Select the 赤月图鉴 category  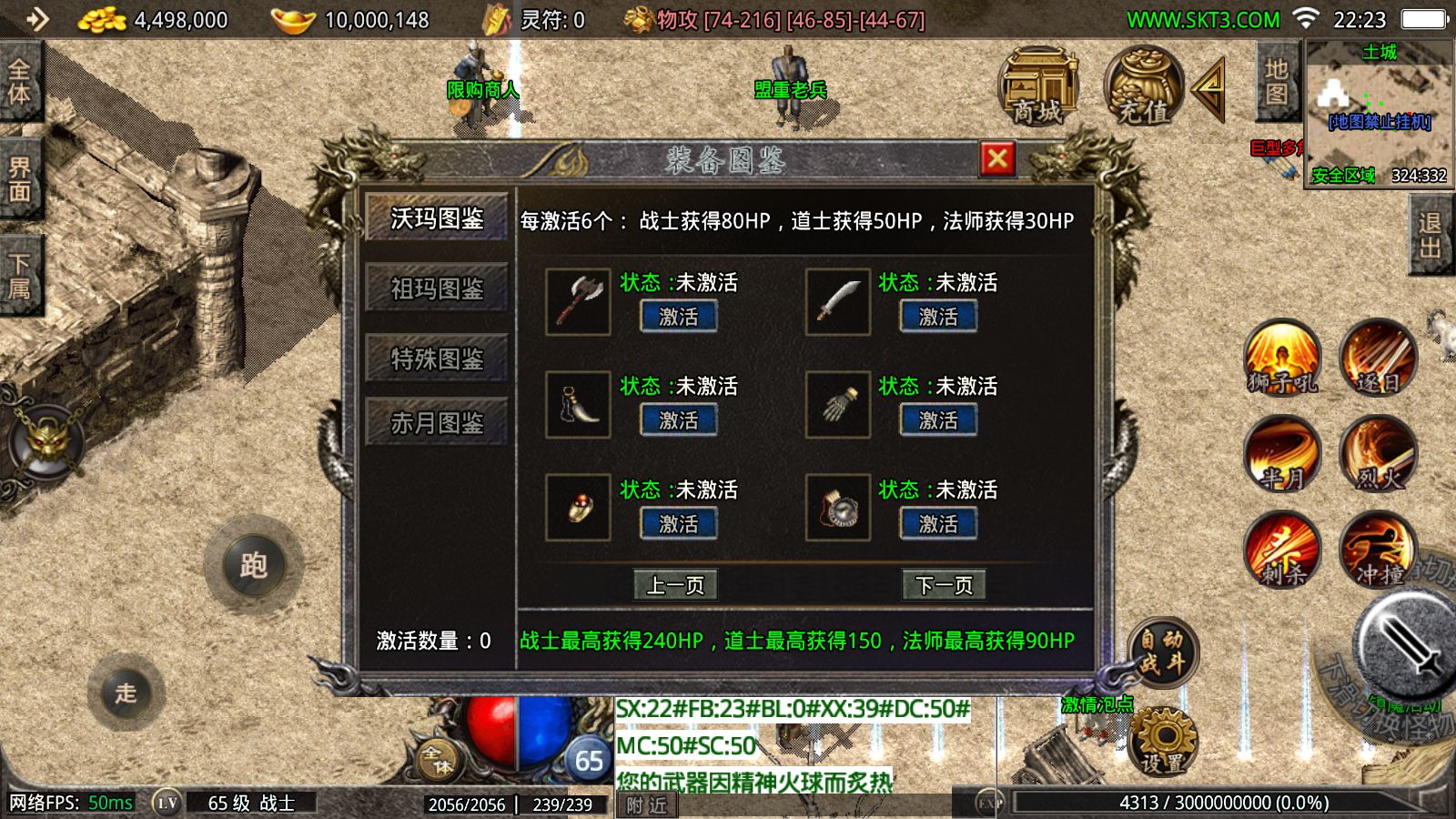pos(436,421)
